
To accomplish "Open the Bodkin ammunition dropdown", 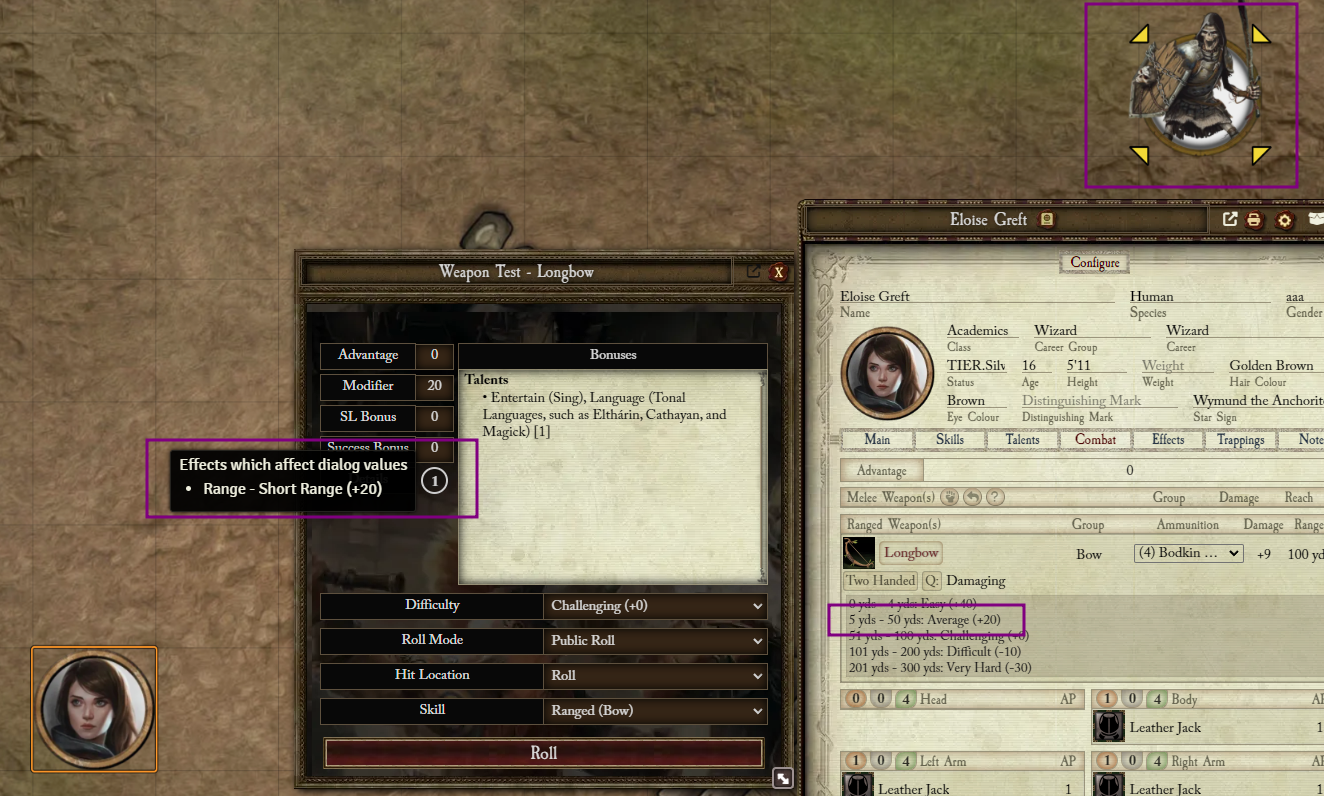I will [1188, 552].
